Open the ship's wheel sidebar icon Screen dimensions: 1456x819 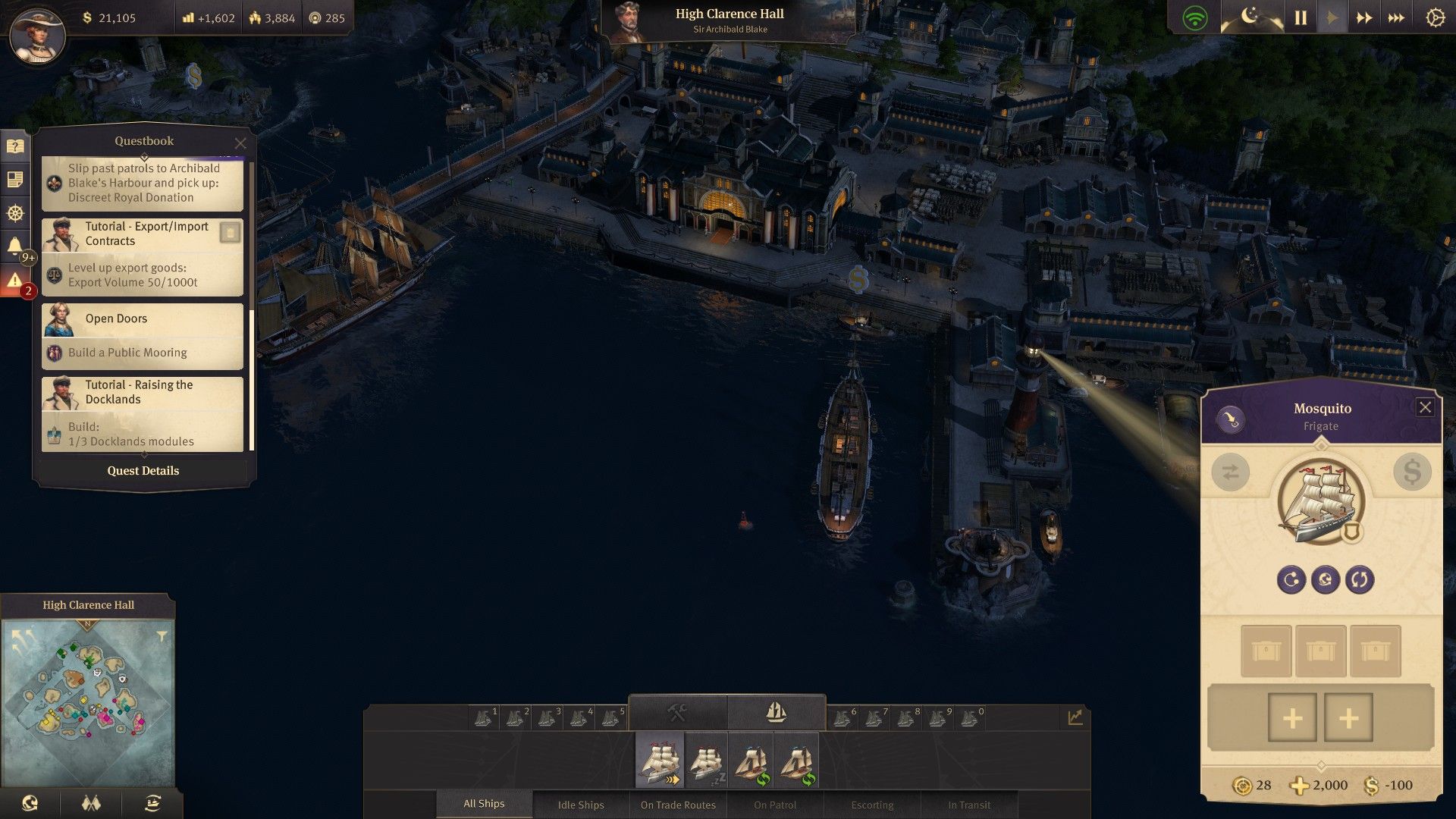[15, 213]
